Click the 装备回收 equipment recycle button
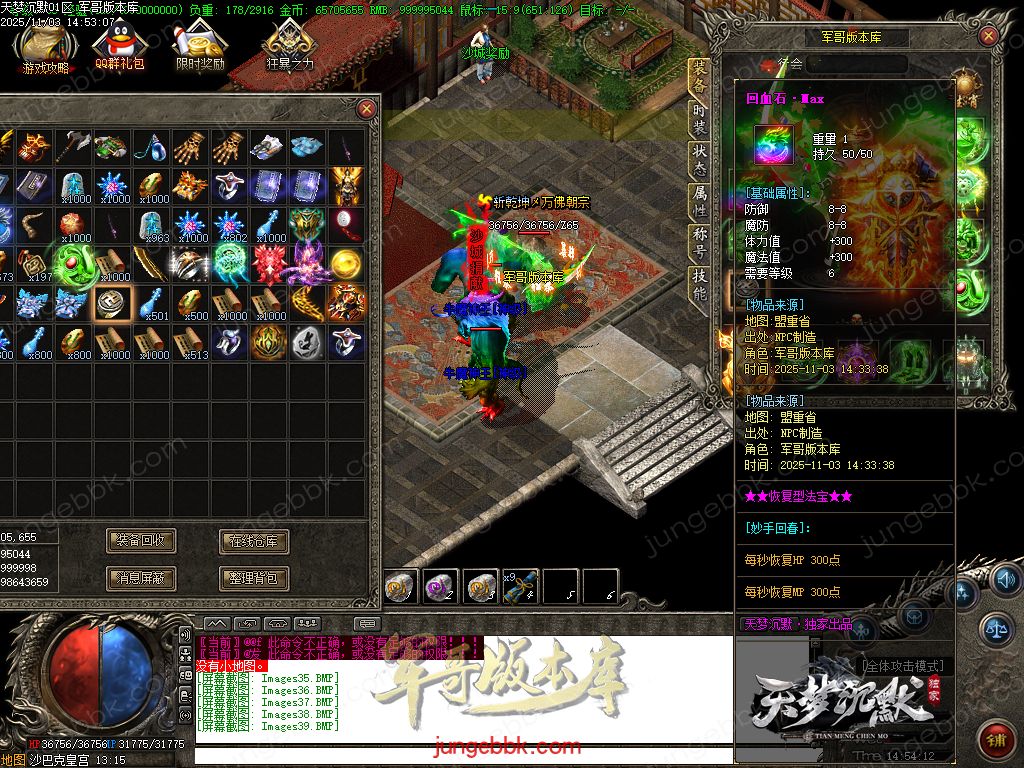This screenshot has height=768, width=1024. pyautogui.click(x=141, y=541)
